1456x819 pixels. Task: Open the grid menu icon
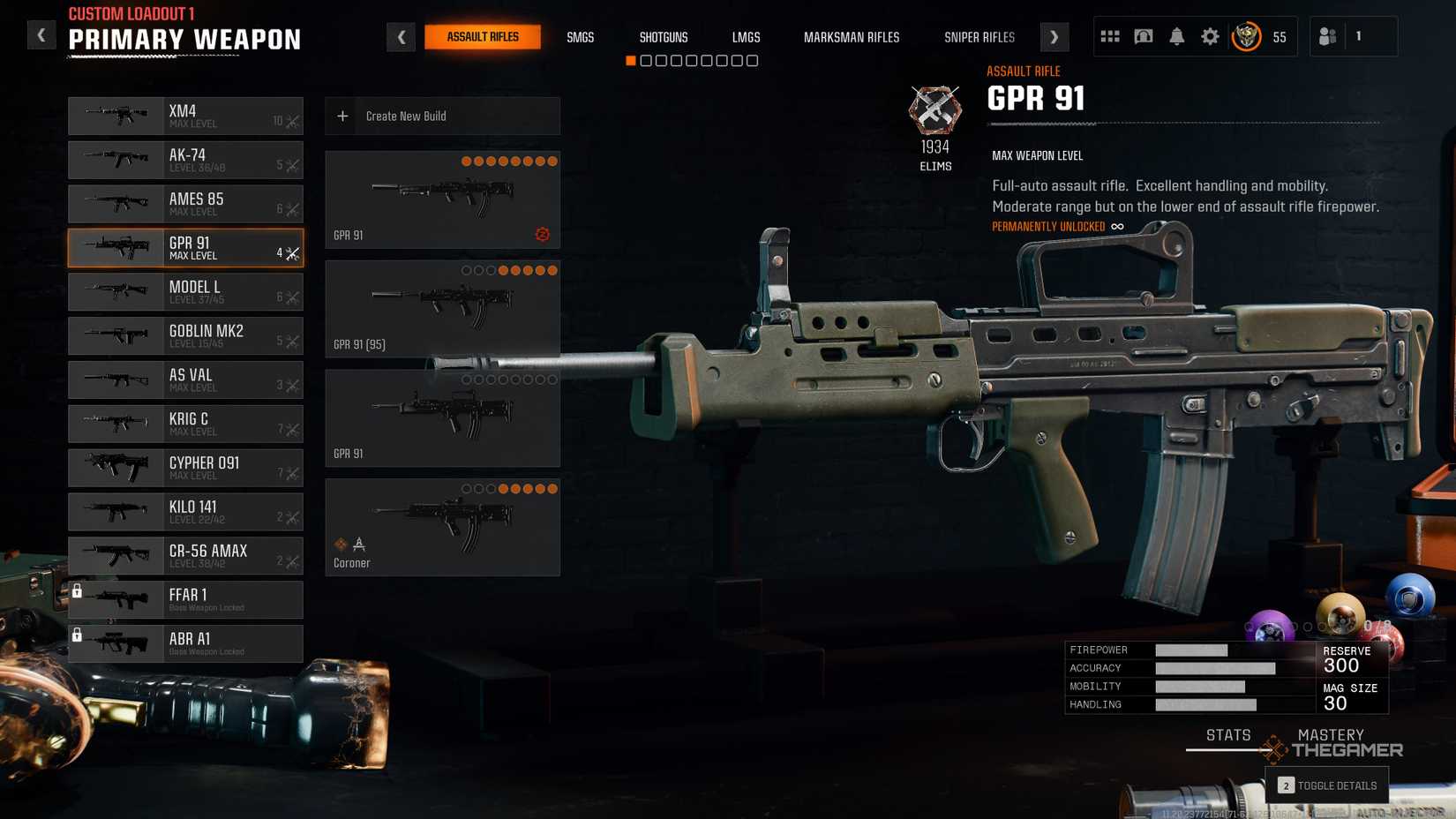(1109, 36)
